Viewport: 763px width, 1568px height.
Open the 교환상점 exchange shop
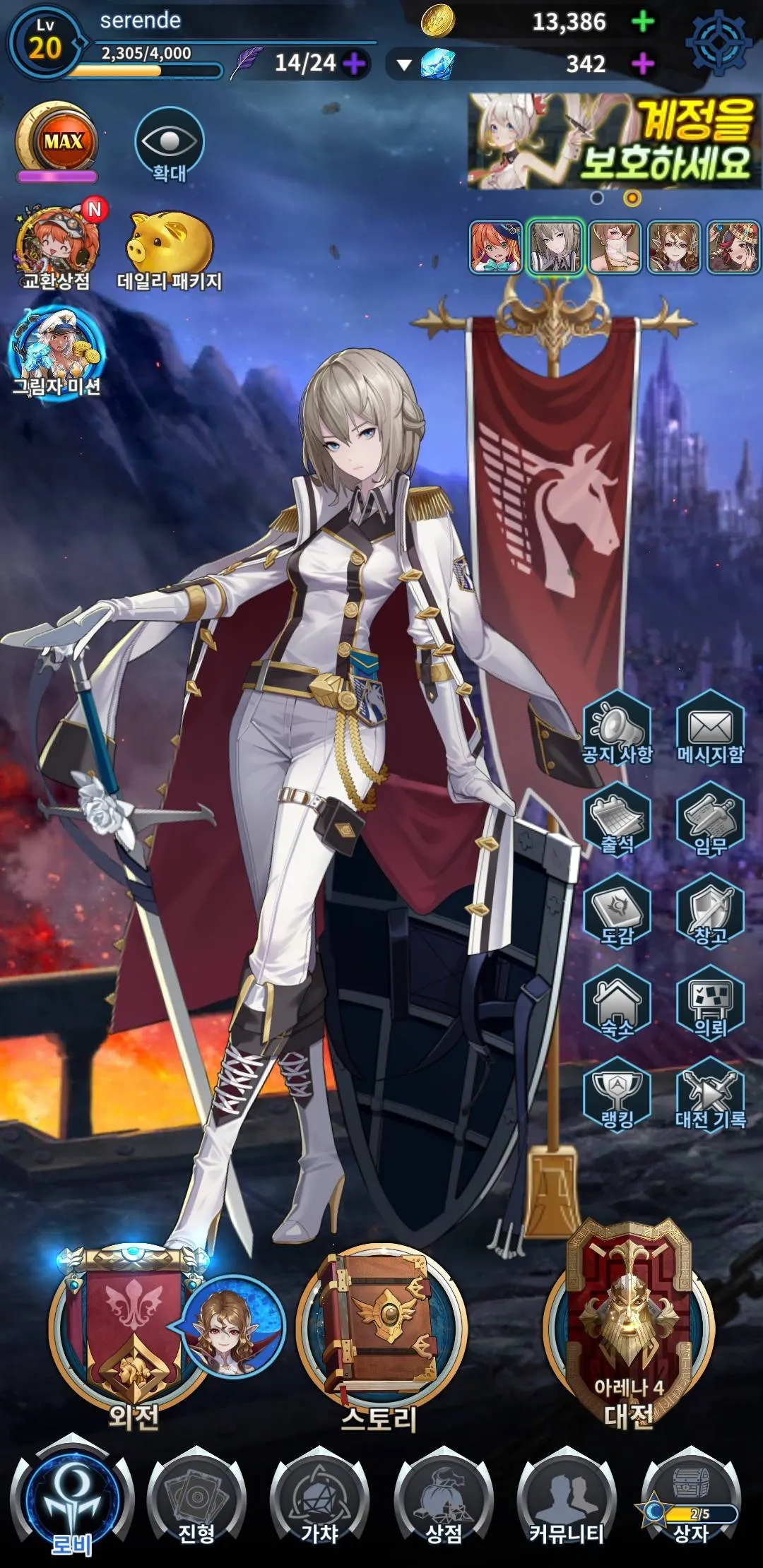pos(57,247)
